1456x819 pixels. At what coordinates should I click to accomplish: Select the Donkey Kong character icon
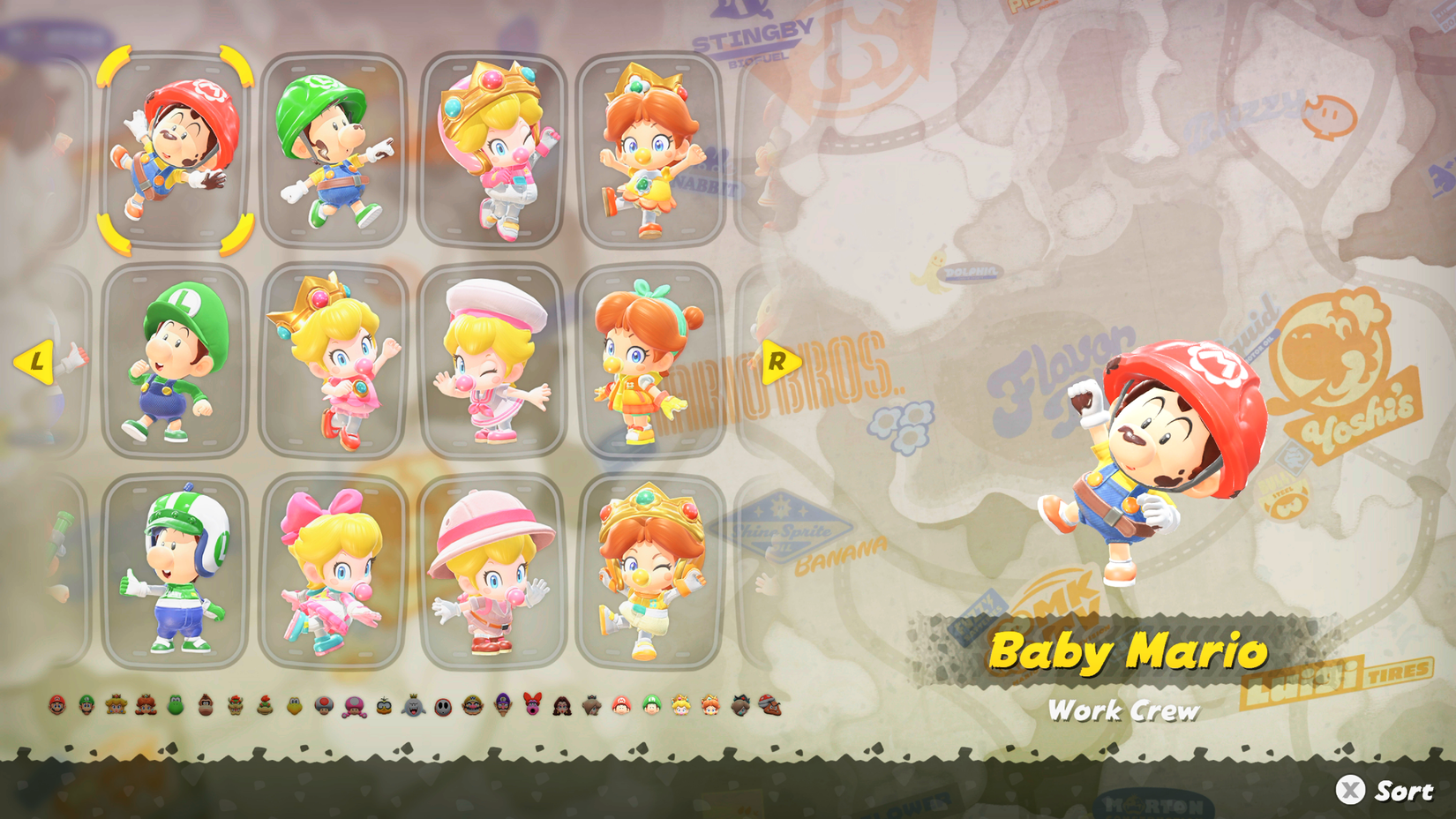(206, 706)
